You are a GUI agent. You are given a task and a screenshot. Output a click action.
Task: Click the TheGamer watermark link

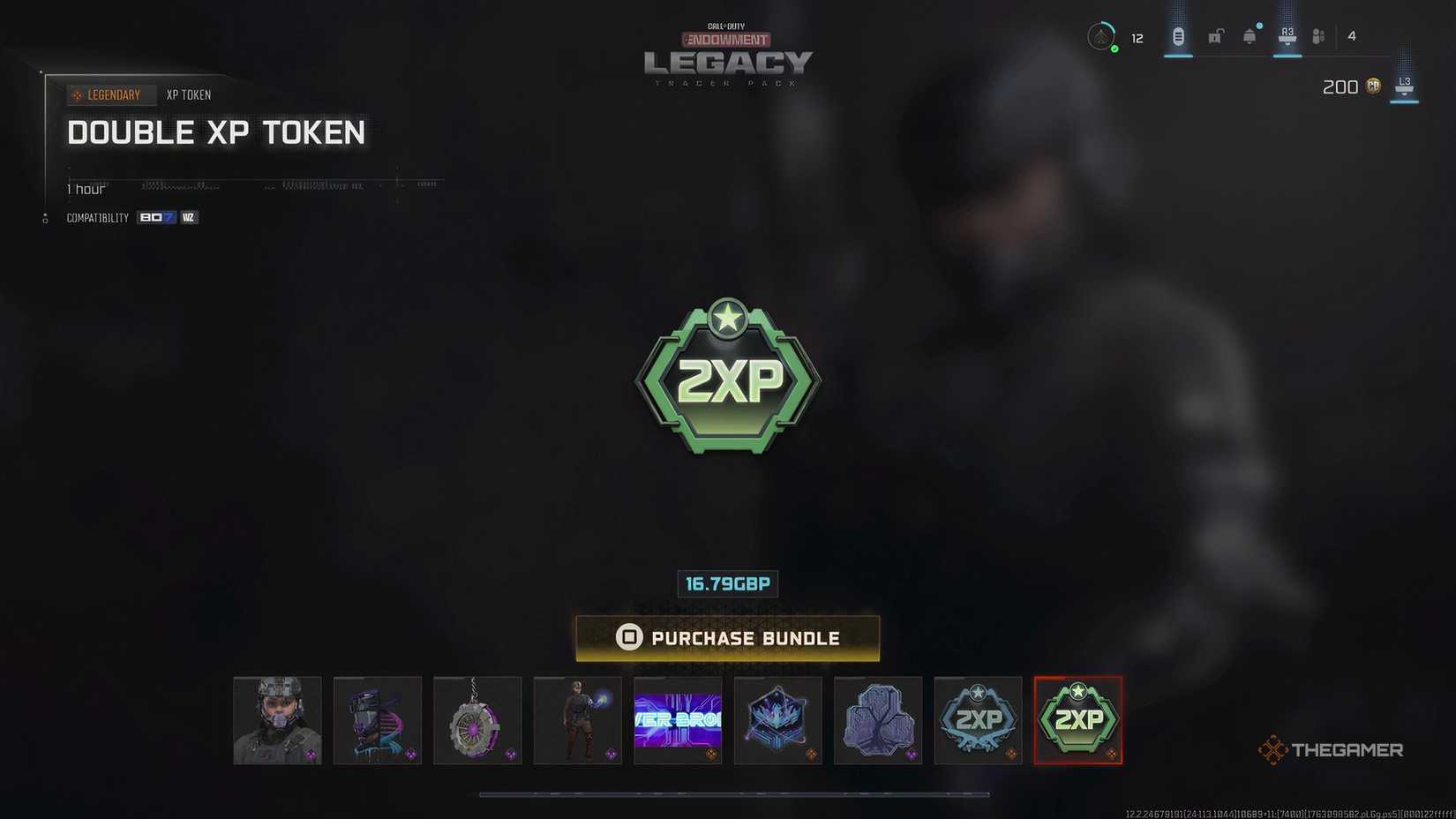[1332, 749]
